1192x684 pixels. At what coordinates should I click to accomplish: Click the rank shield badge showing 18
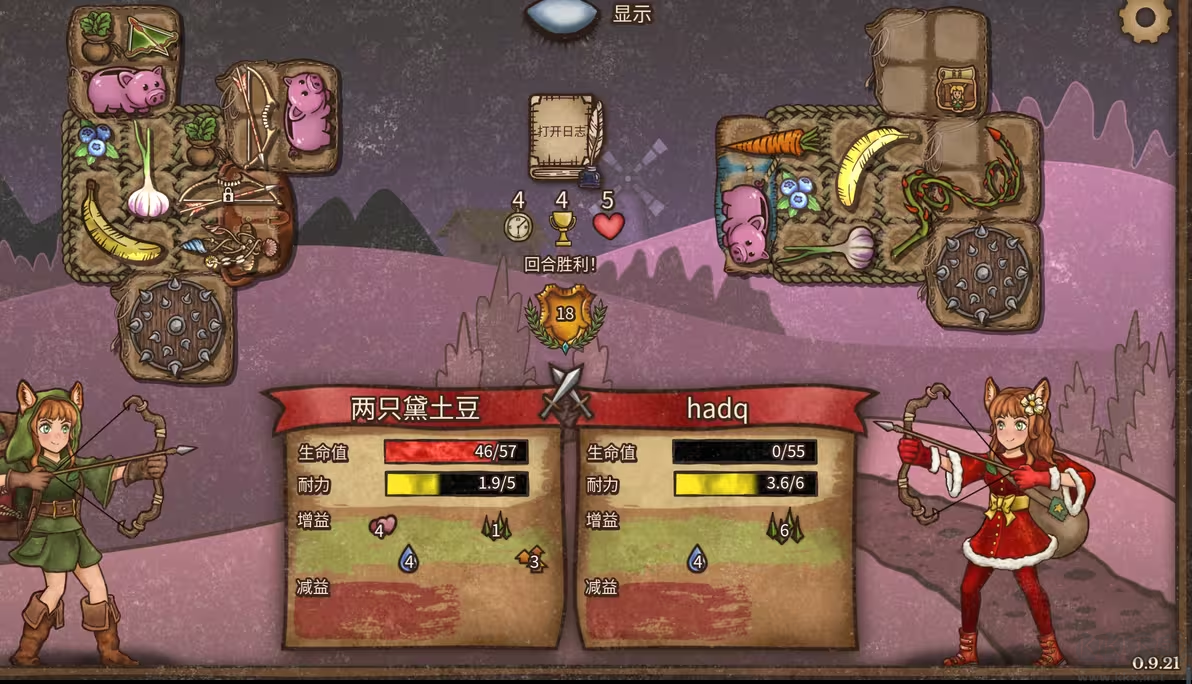tap(565, 312)
